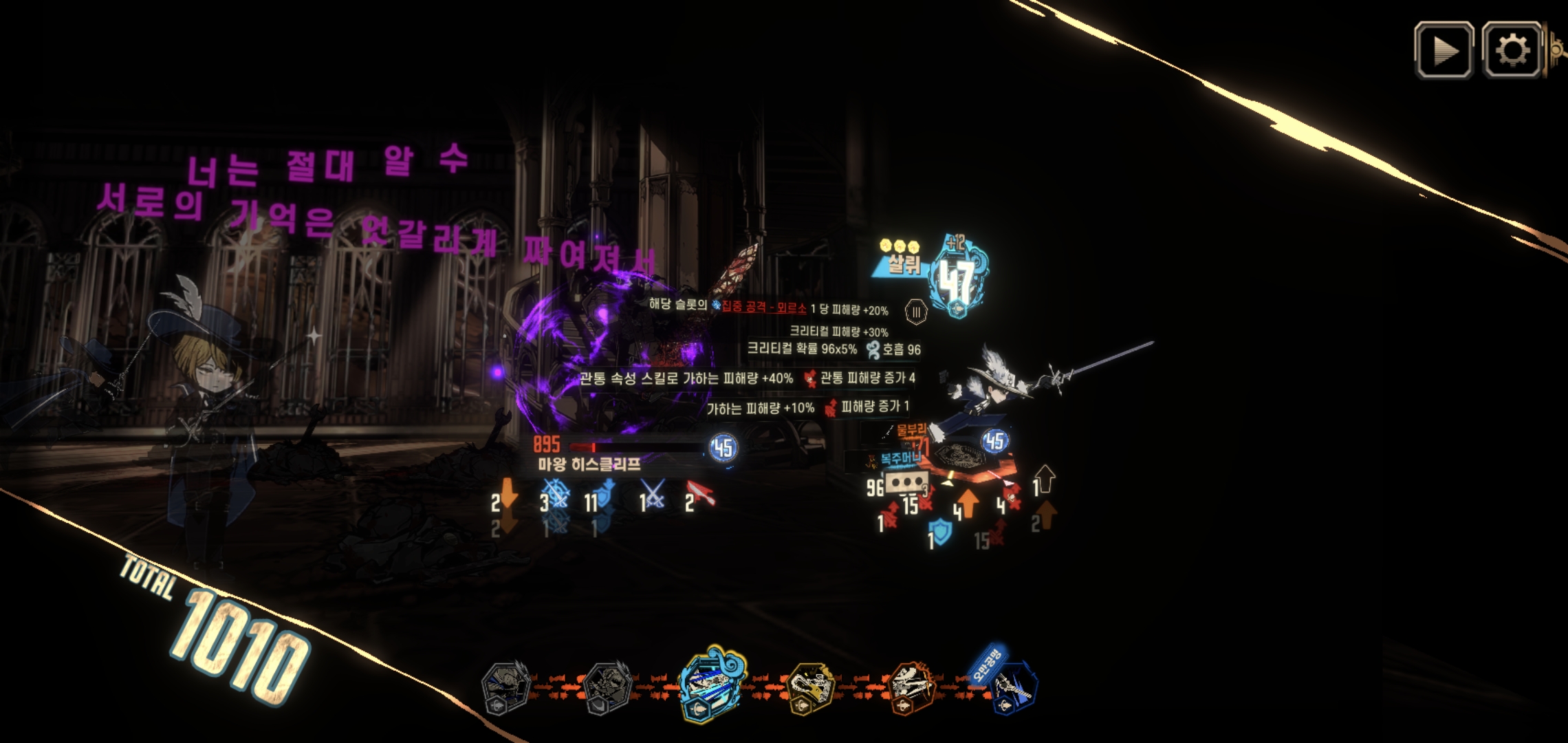The height and width of the screenshot is (743, 1568).
Task: Select the yellow-framed skill in the chain
Action: coord(812,687)
